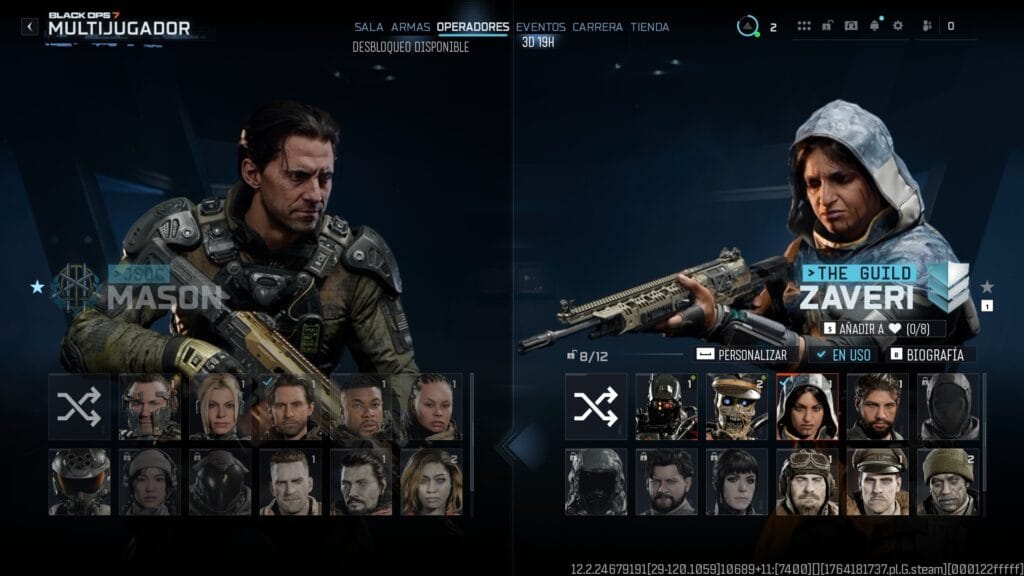
Task: Go to the TIENDA tab
Action: [650, 27]
